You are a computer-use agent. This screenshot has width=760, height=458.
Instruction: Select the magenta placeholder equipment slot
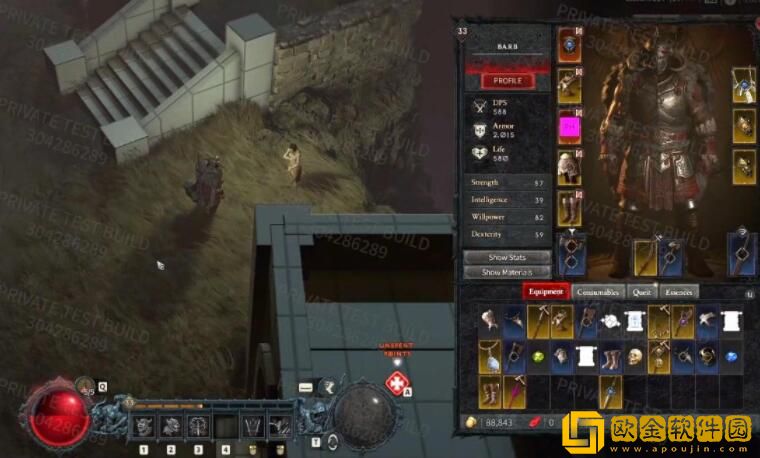pyautogui.click(x=569, y=127)
